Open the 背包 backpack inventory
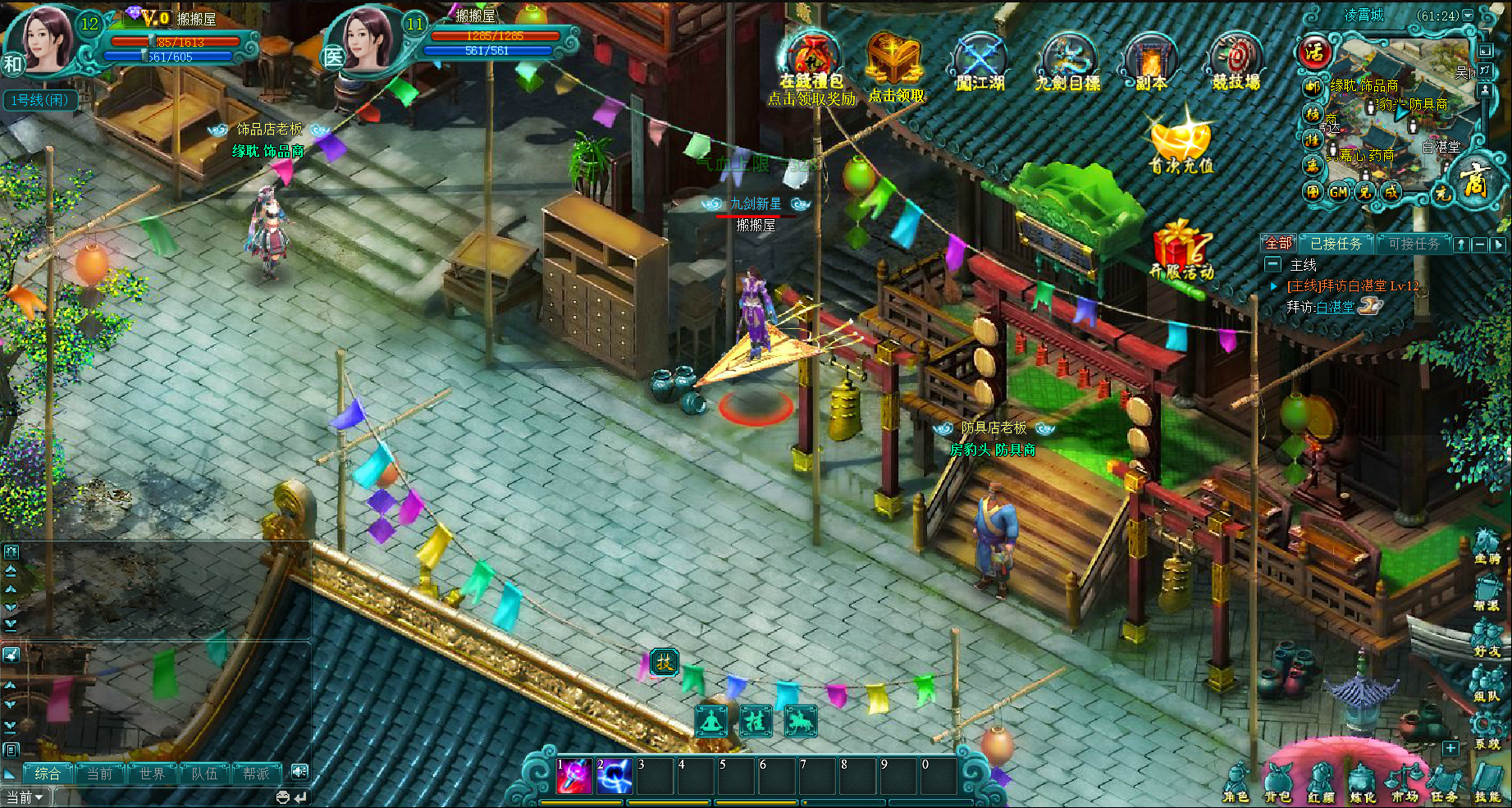The height and width of the screenshot is (808, 1512). (x=1278, y=783)
